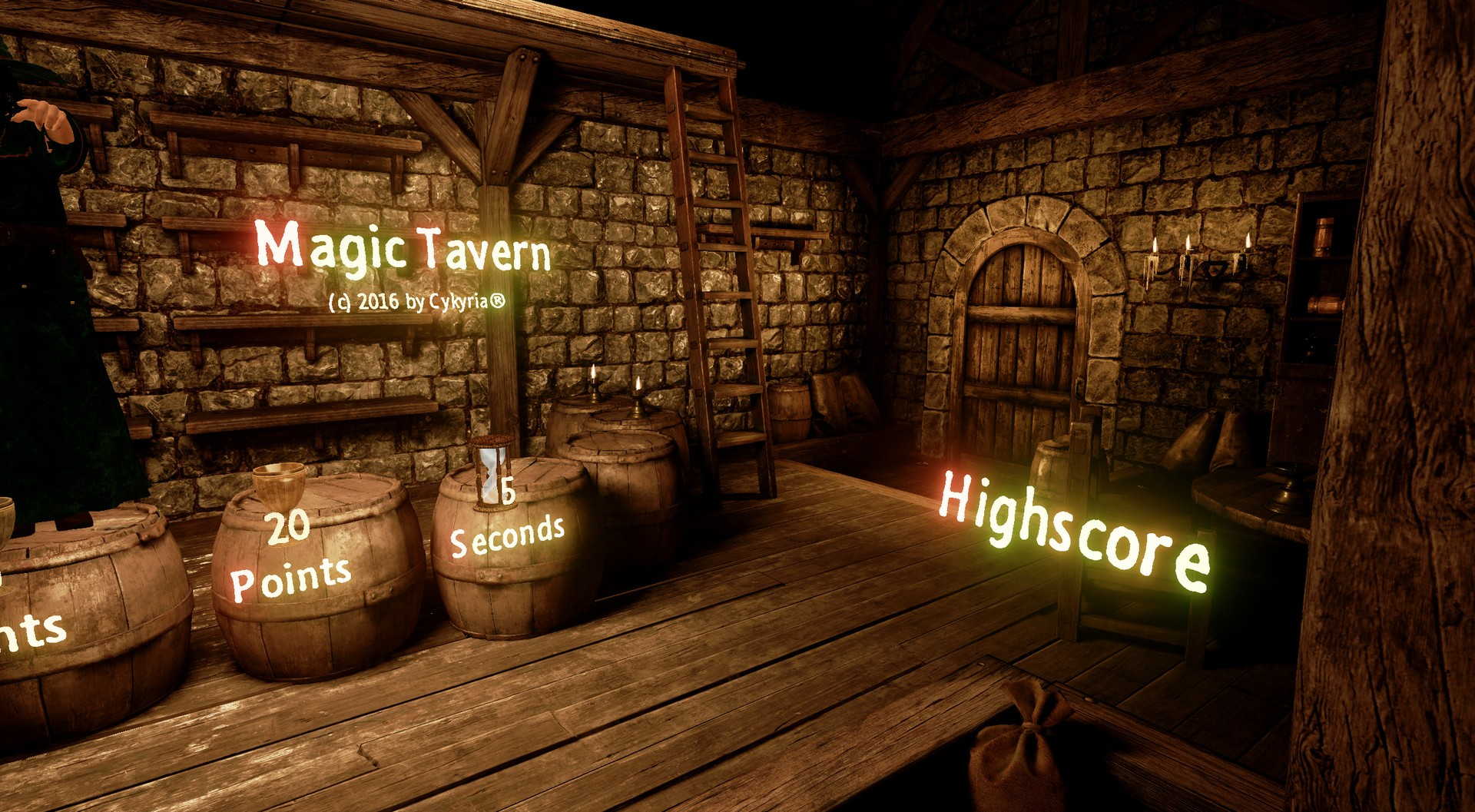The width and height of the screenshot is (1475, 812).
Task: Select the 20 Points game mode
Action: (290, 559)
